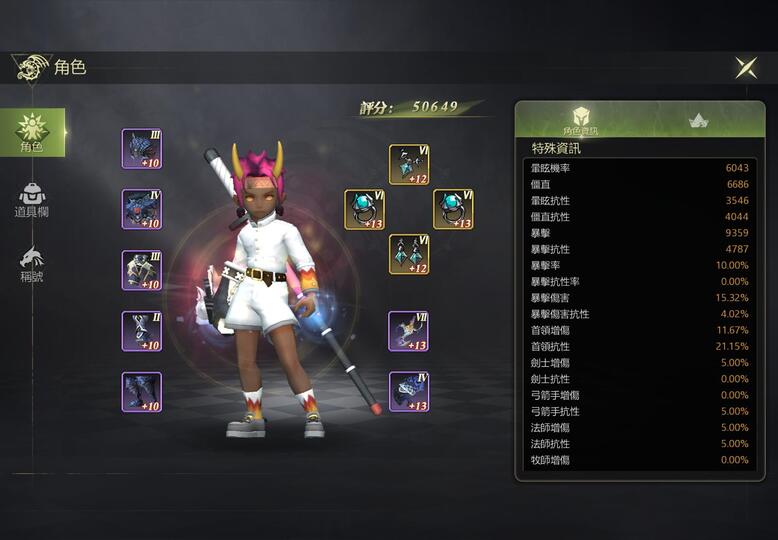Show the 角色資訊 helmet tab

click(580, 120)
